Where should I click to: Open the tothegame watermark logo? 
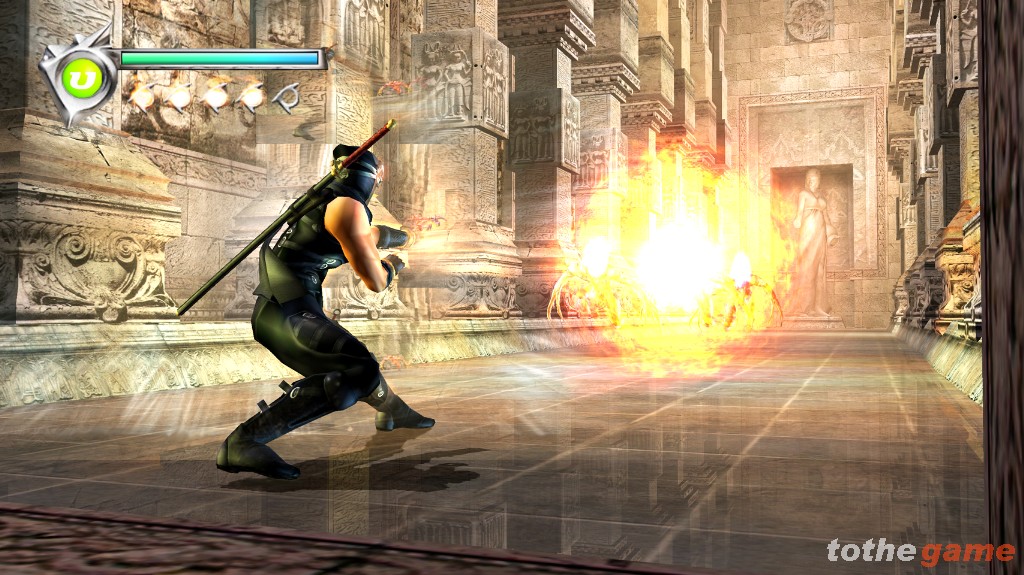[x=919, y=551]
